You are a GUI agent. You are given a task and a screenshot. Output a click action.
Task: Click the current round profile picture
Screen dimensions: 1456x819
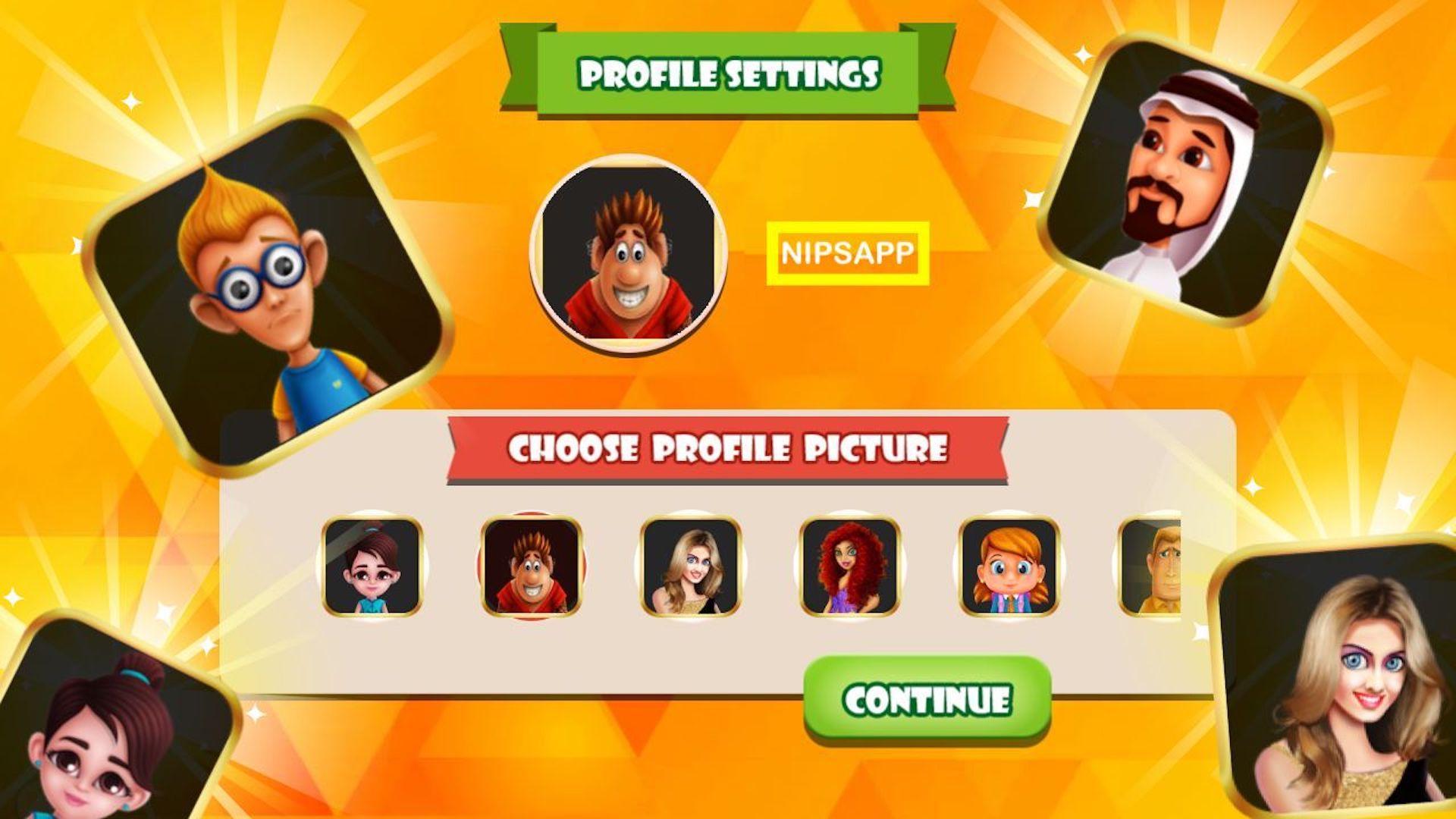(629, 254)
